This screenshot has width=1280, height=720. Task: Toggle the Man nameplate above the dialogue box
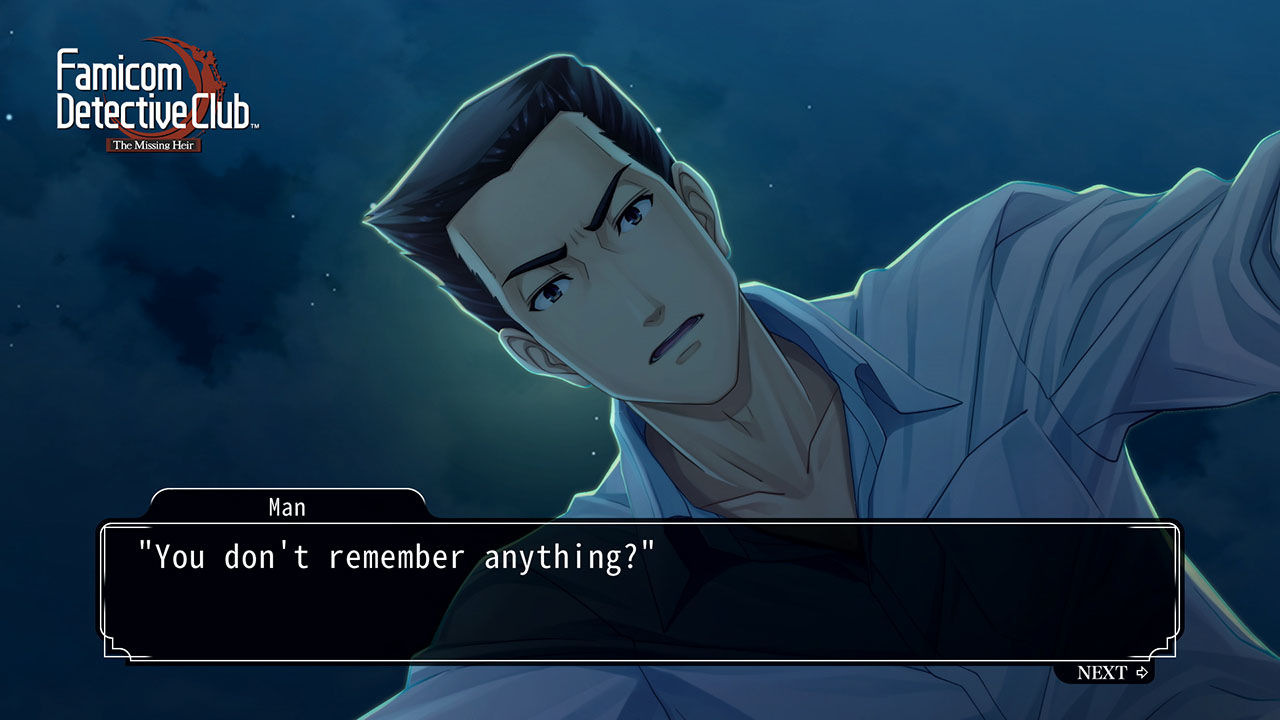(287, 507)
